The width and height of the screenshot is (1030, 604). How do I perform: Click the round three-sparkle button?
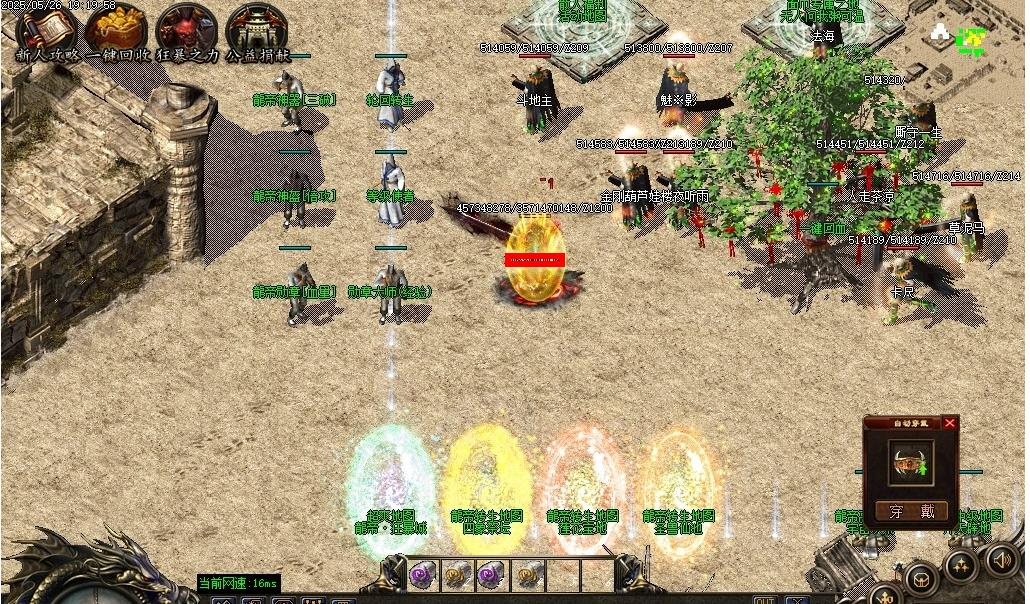[962, 566]
